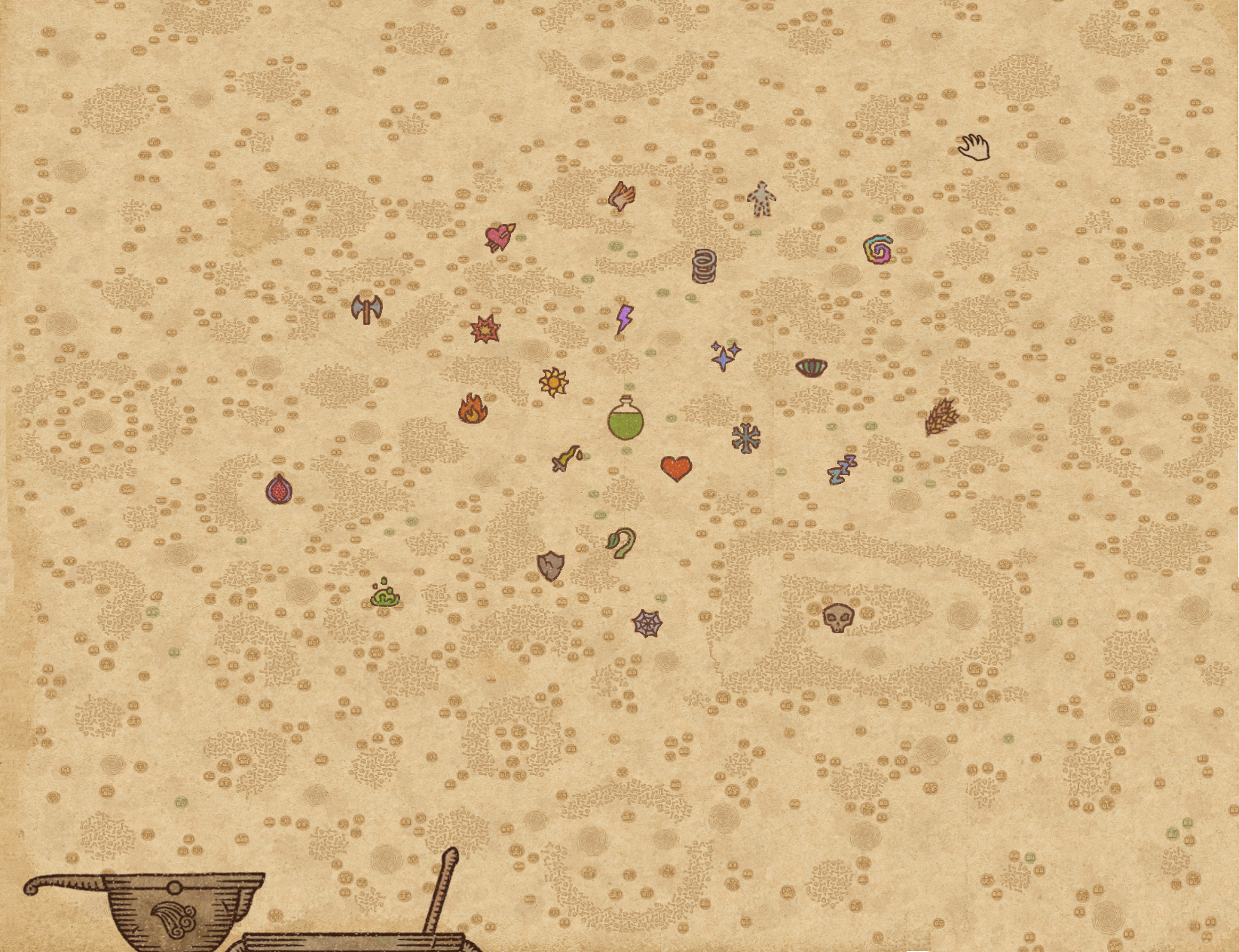Click the Stone Skin golem figure icon

[761, 200]
